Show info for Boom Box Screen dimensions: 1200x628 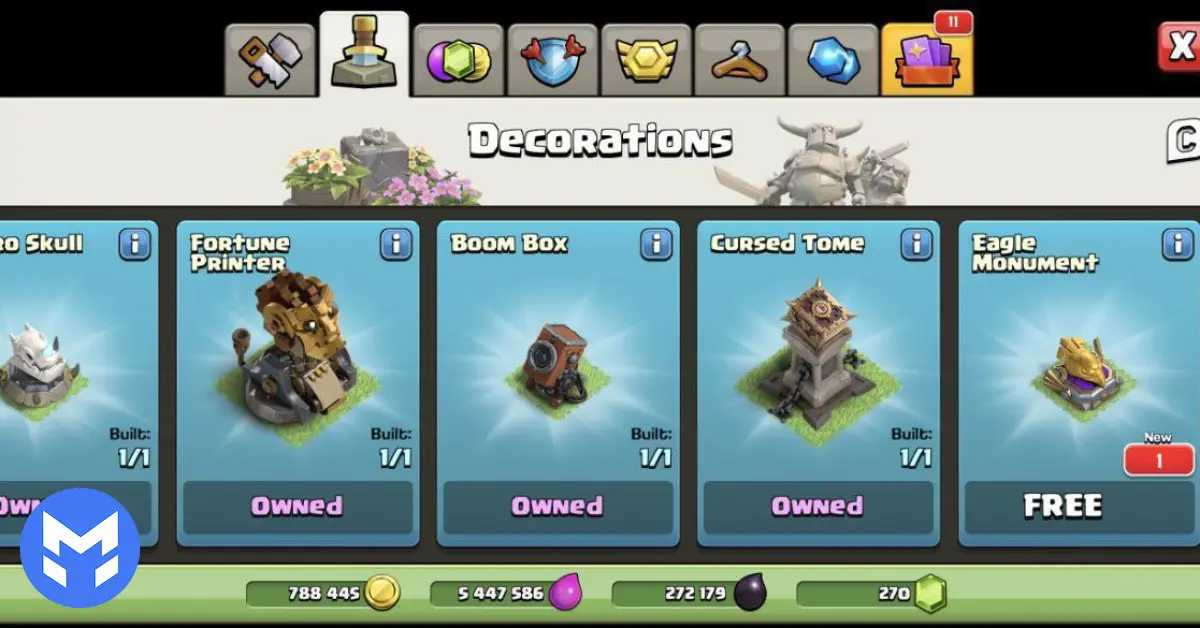click(x=655, y=244)
